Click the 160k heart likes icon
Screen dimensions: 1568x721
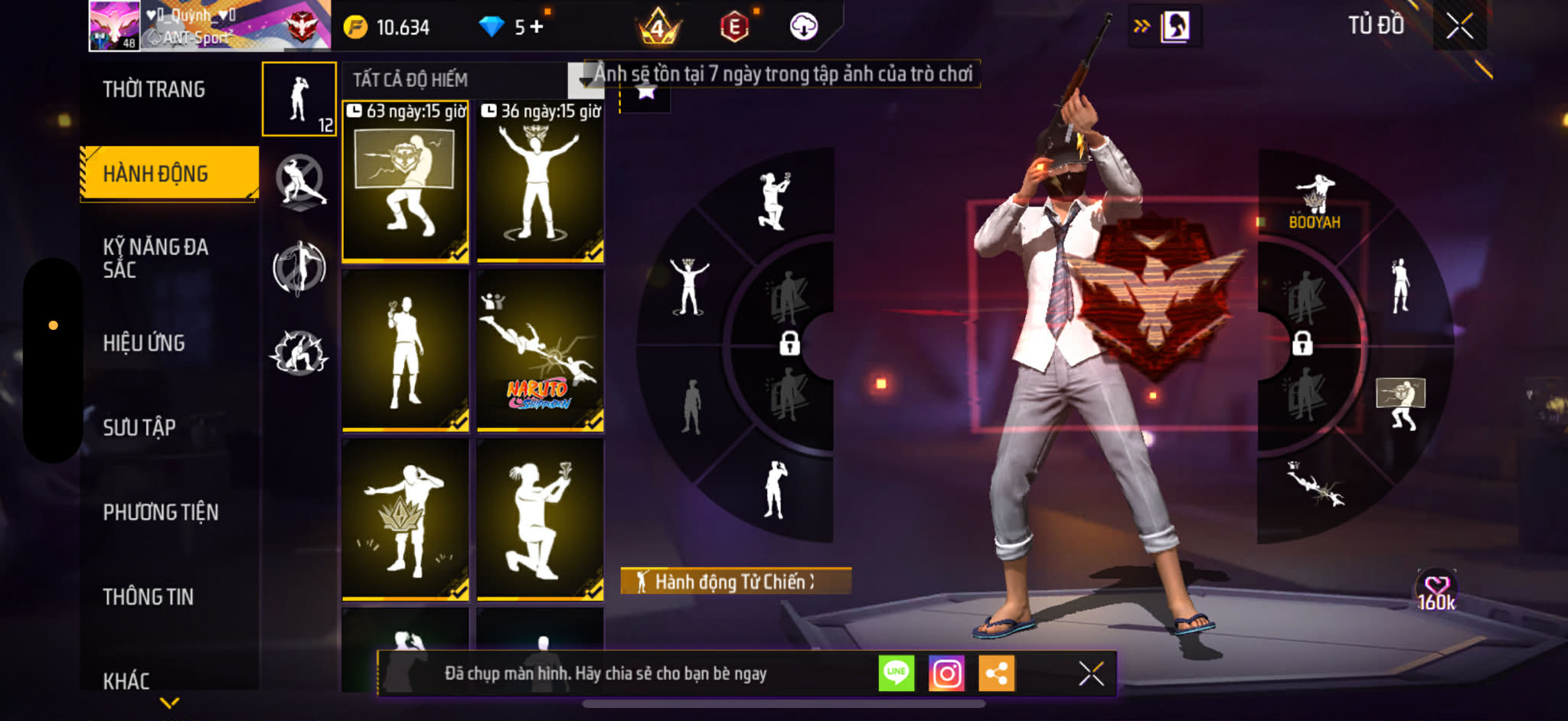tap(1436, 592)
